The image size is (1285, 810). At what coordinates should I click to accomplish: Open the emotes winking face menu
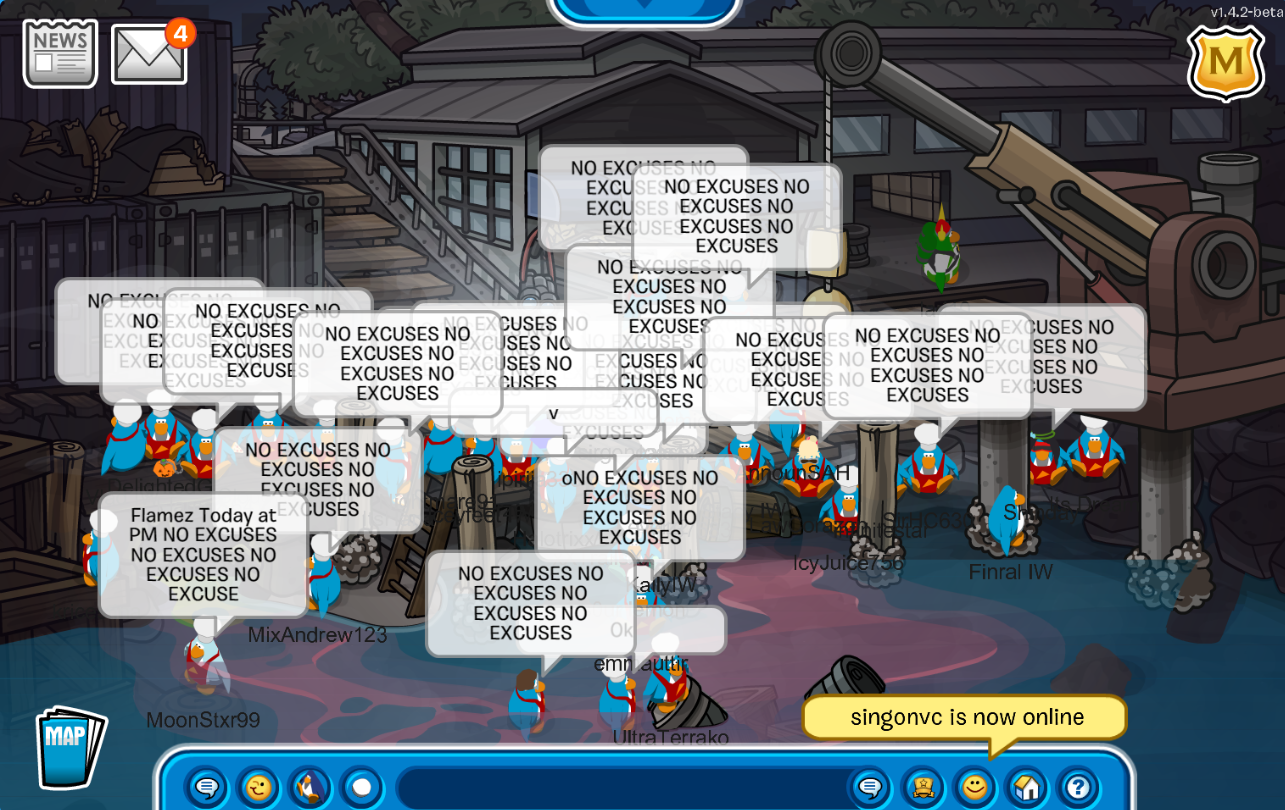pos(259,788)
